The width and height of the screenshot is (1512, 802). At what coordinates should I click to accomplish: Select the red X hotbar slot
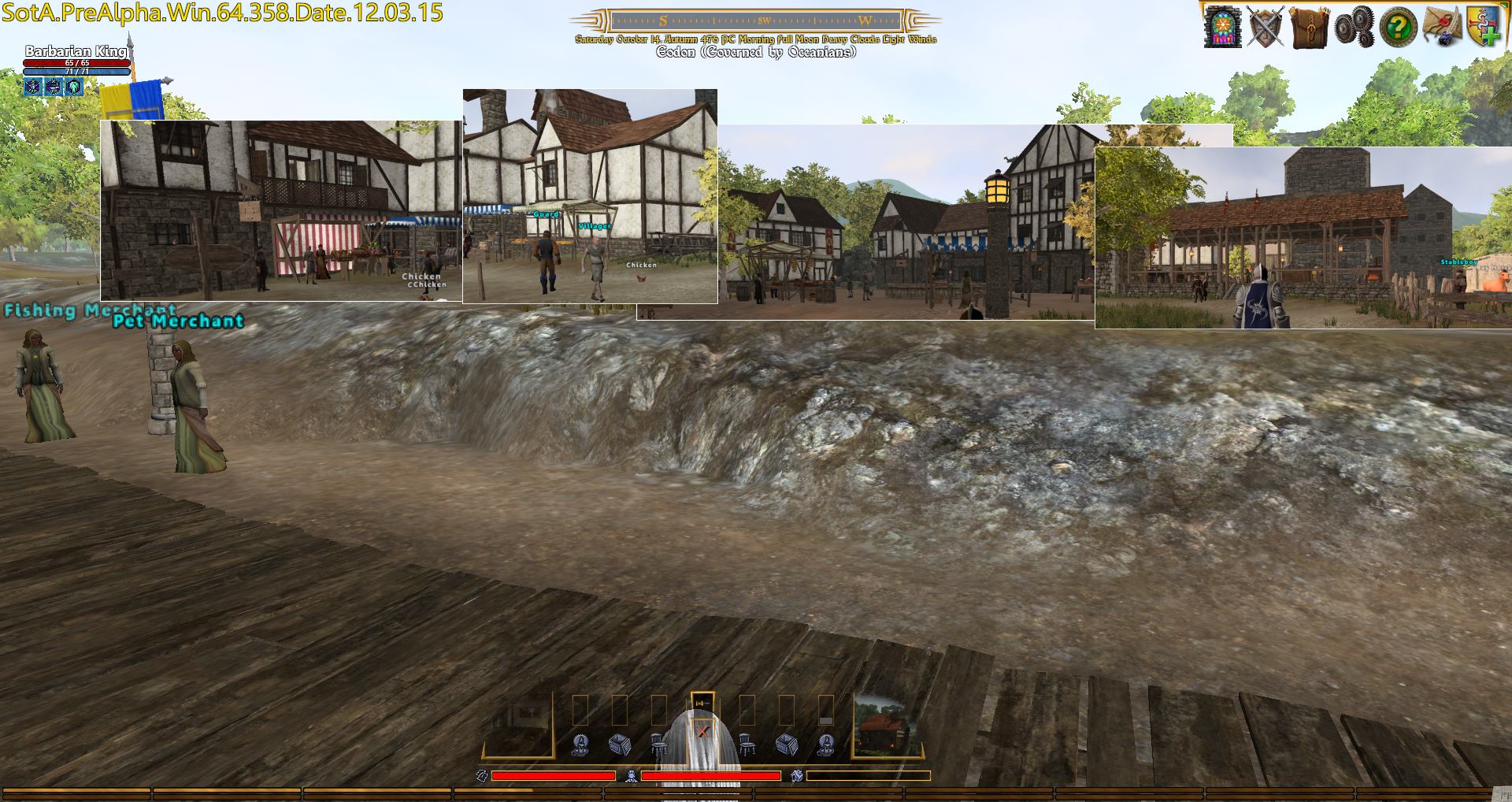point(702,732)
